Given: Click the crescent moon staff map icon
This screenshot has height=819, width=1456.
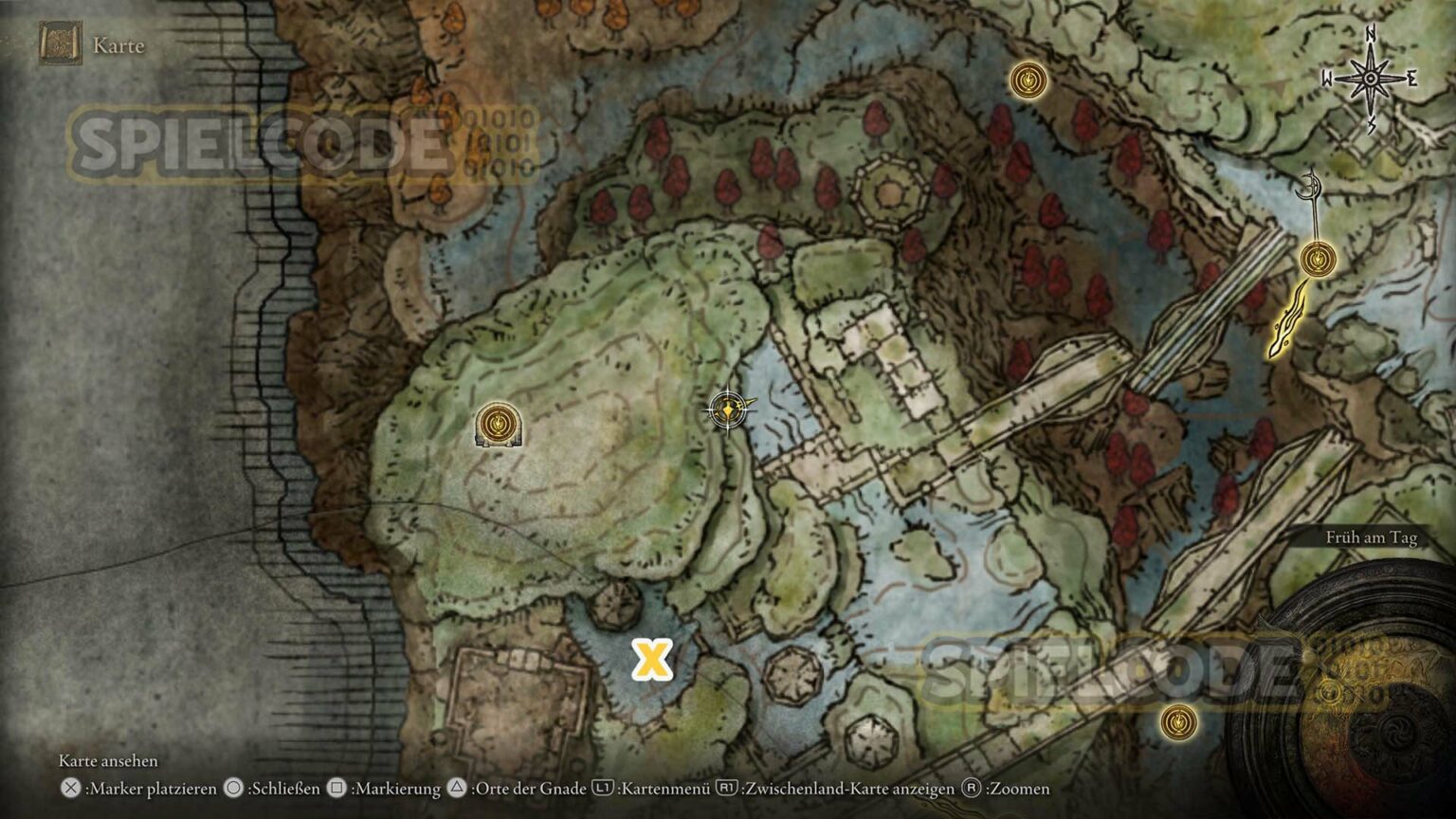Looking at the screenshot, I should coord(1312,190).
